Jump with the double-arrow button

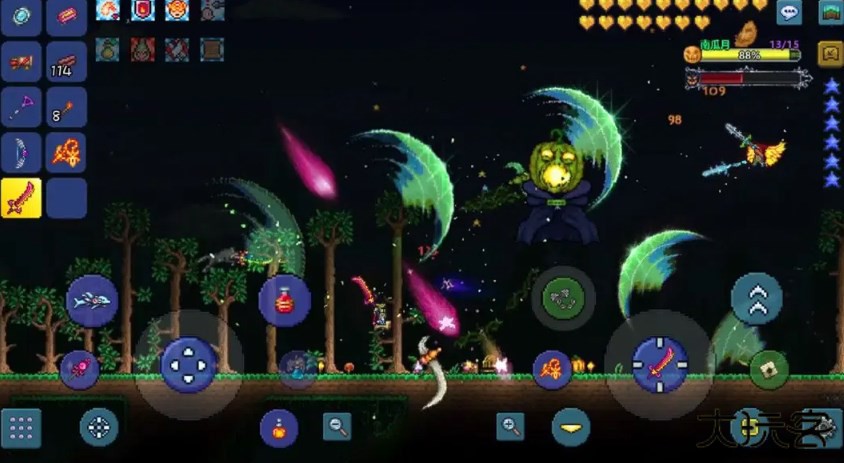click(x=756, y=299)
